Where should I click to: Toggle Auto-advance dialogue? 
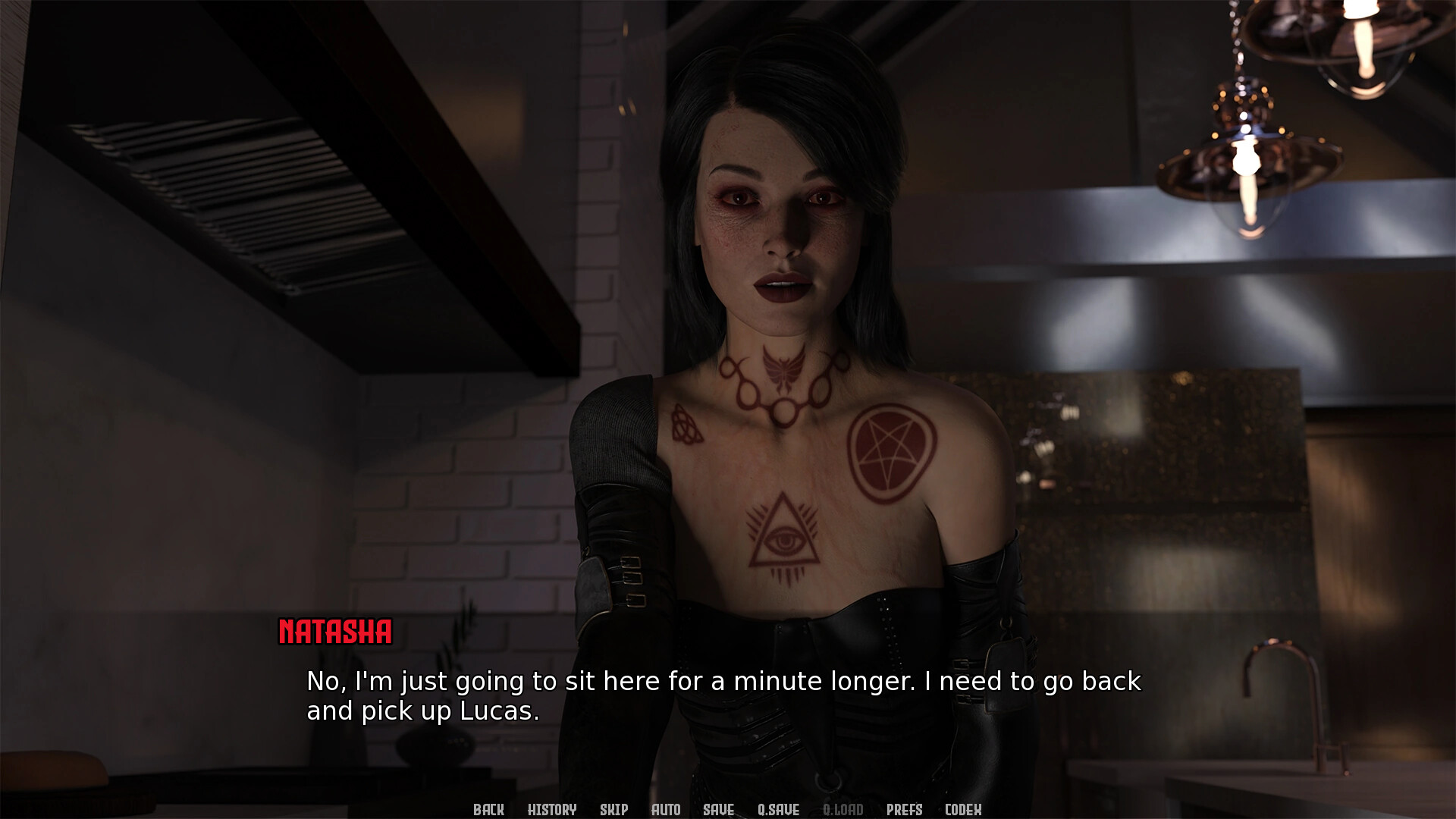coord(666,809)
